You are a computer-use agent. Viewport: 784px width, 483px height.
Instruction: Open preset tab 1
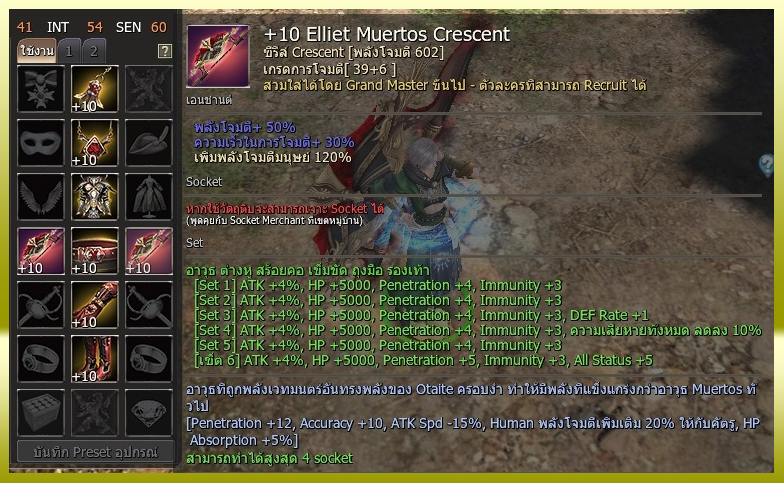[x=69, y=52]
